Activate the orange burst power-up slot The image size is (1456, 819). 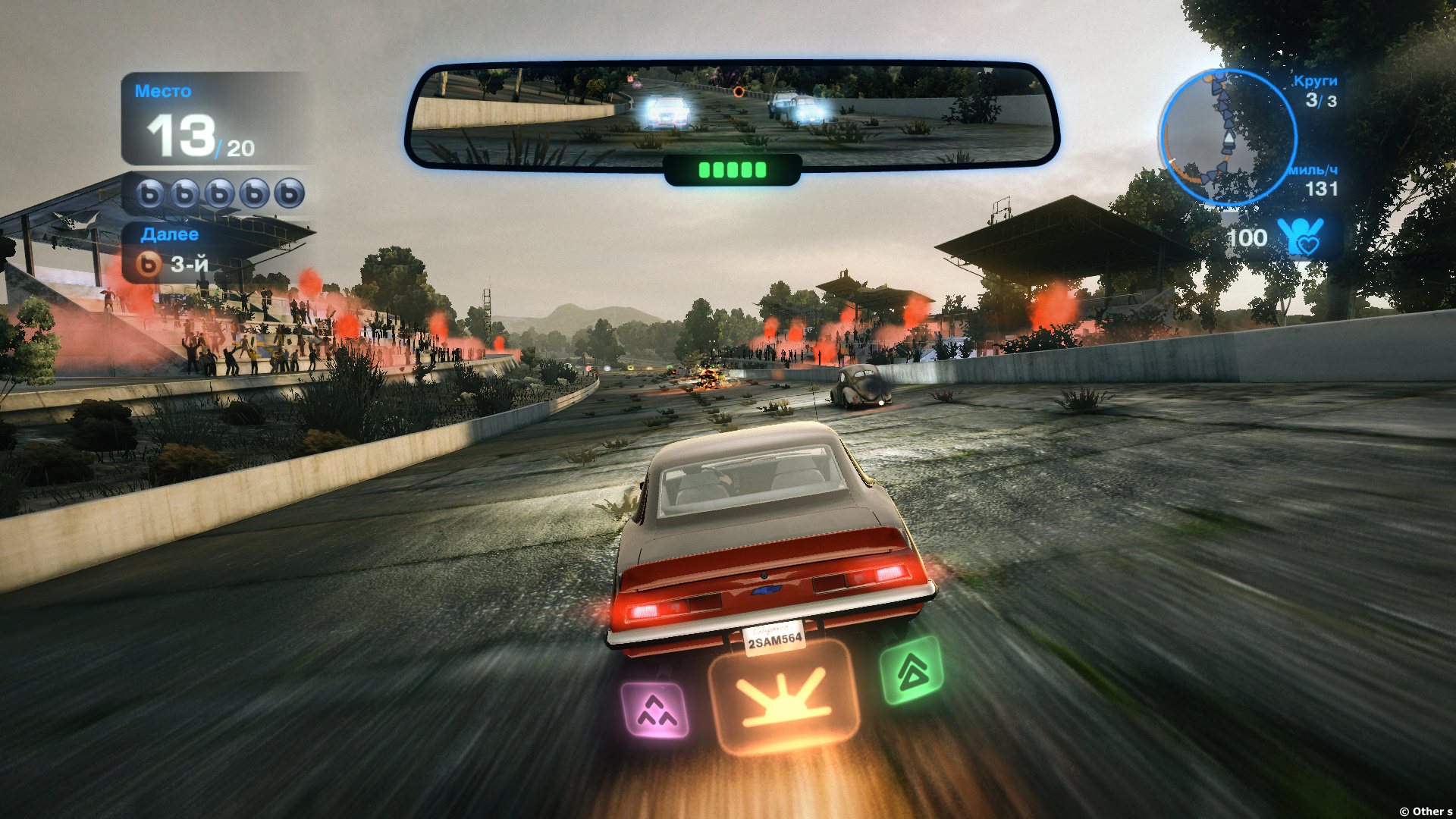(783, 698)
